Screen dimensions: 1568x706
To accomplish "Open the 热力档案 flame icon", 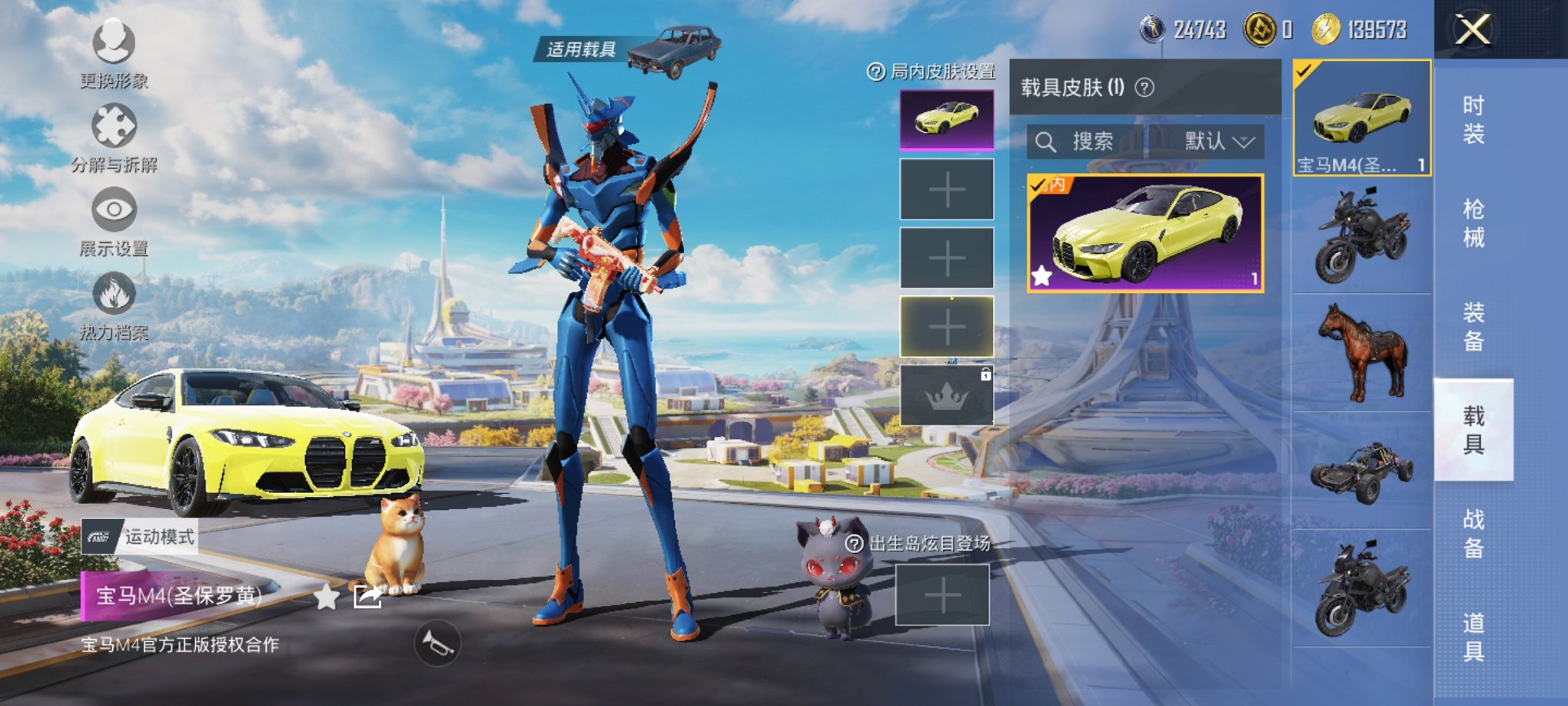I will pos(114,295).
